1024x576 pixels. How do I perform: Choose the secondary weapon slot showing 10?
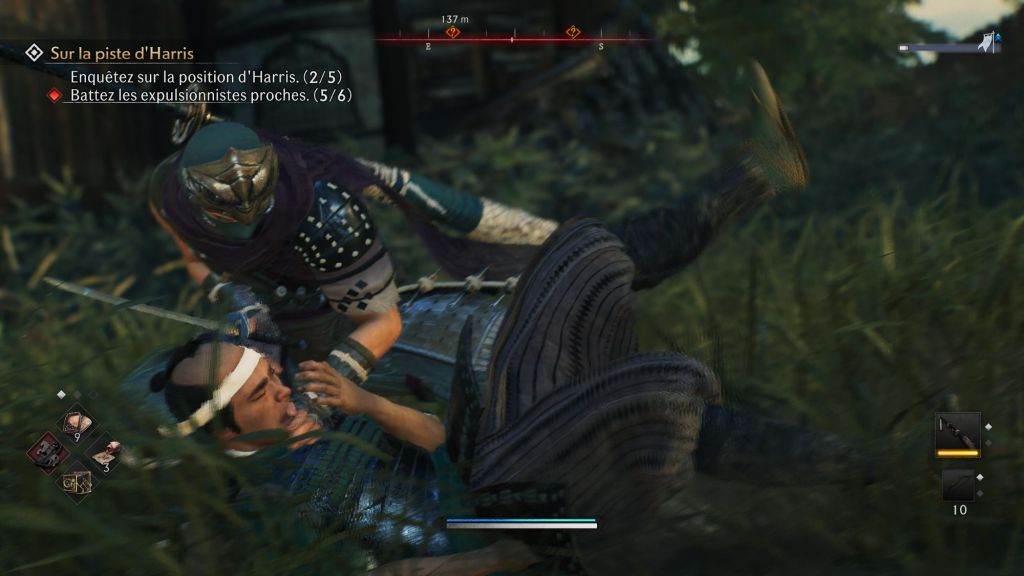pos(957,485)
